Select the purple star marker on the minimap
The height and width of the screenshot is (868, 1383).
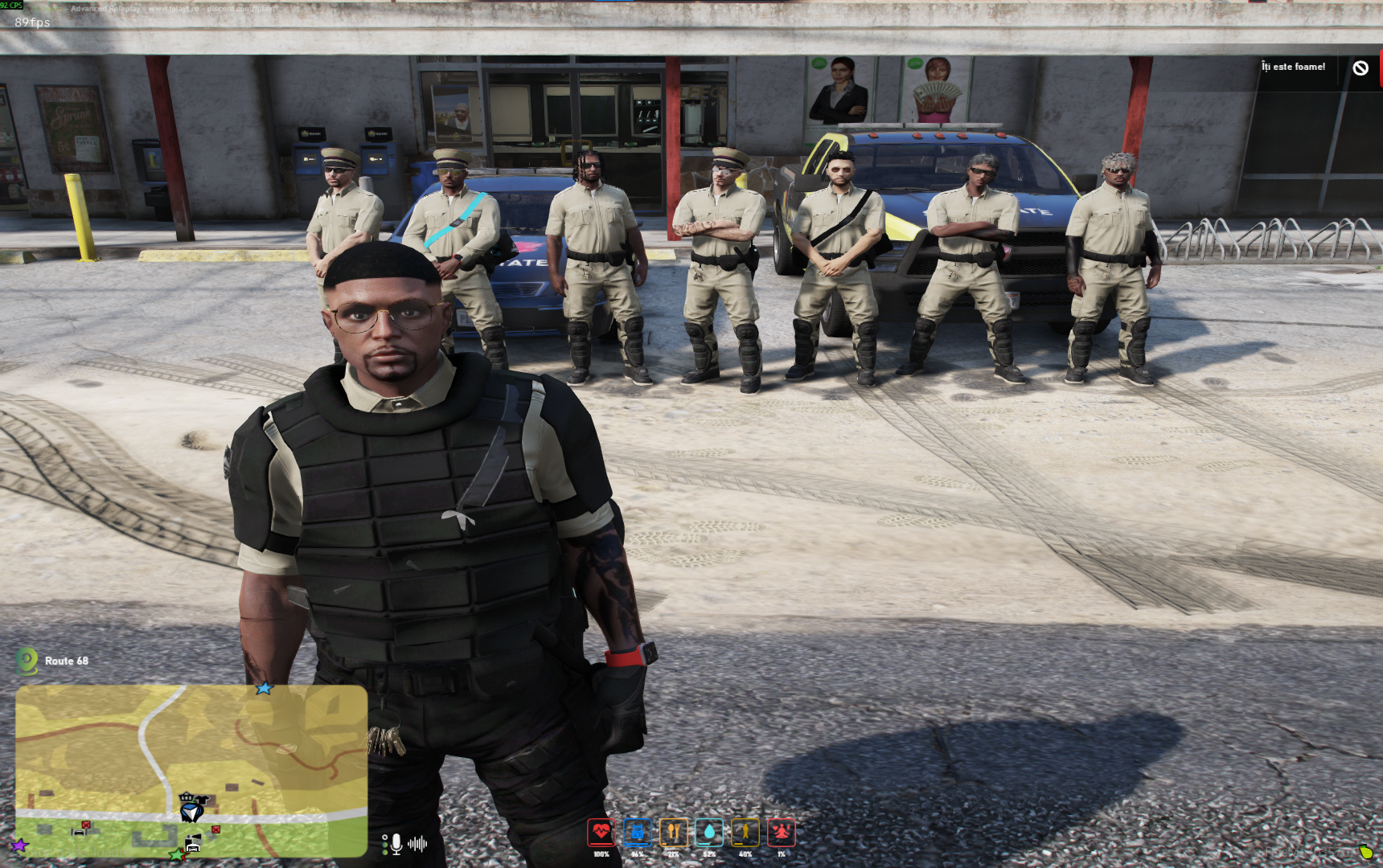point(19,845)
